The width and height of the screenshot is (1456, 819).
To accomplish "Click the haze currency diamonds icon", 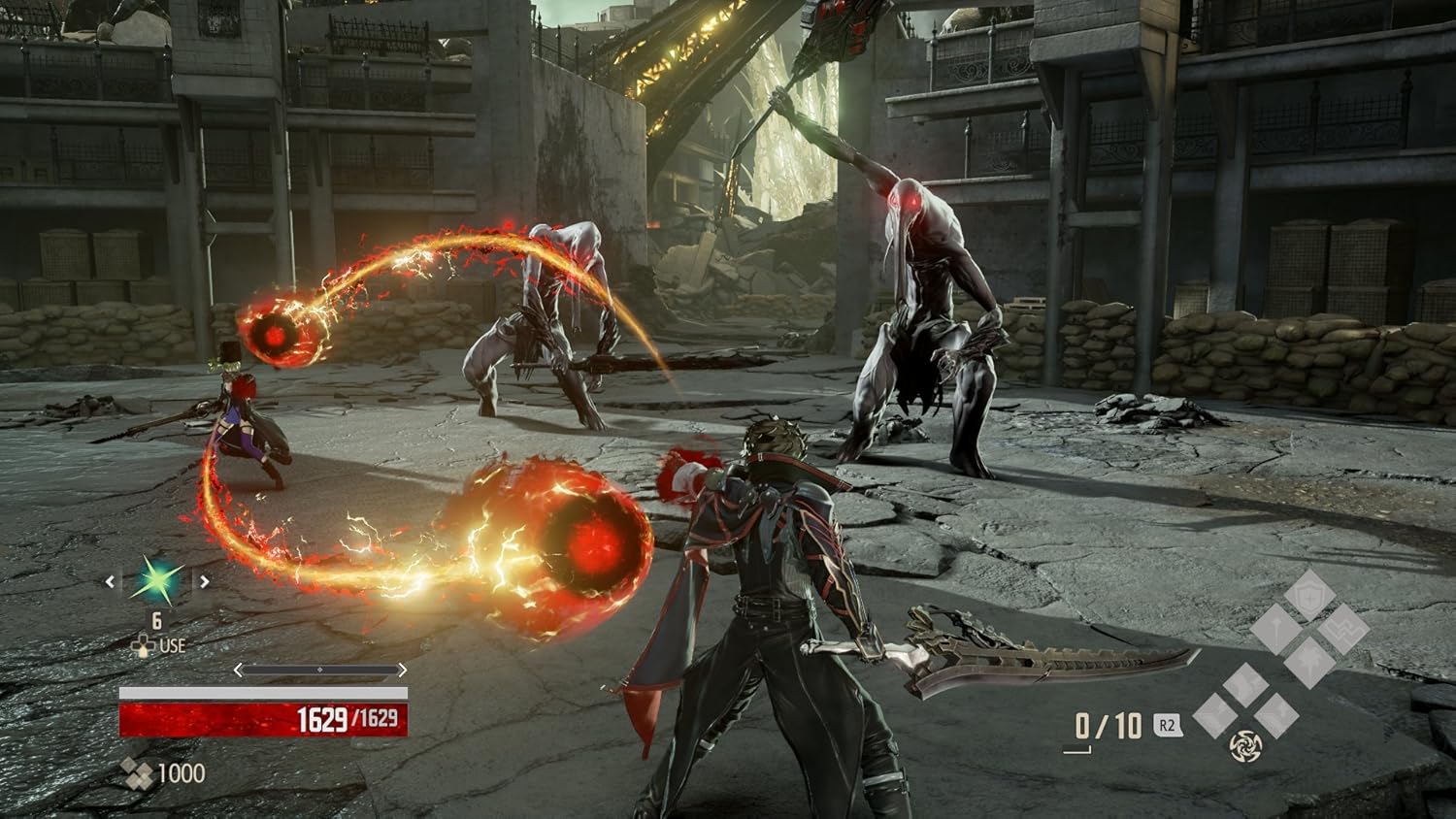I will (x=138, y=773).
